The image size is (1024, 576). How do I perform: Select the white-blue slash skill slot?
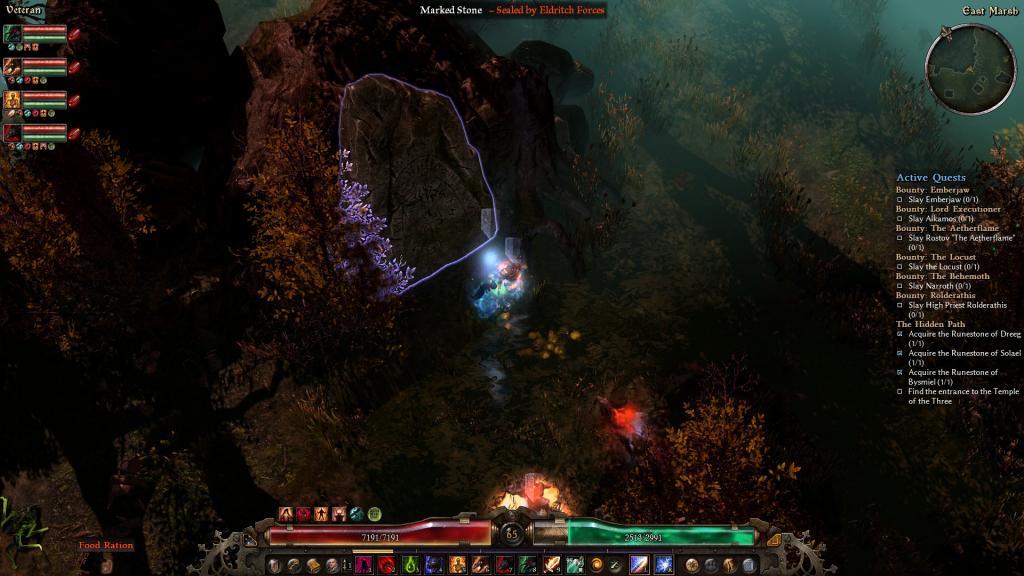pyautogui.click(x=639, y=565)
